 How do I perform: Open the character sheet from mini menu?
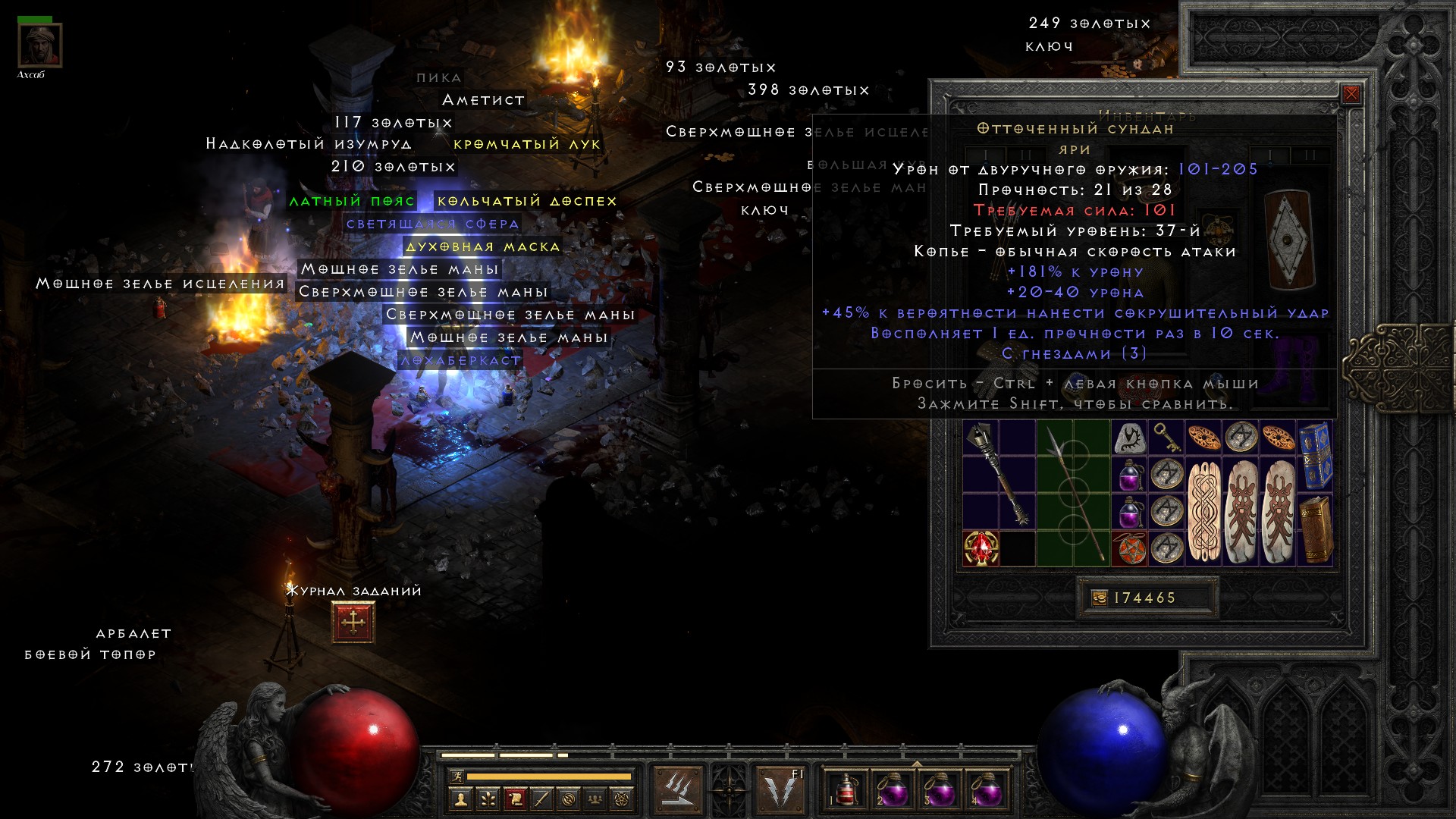pos(460,799)
